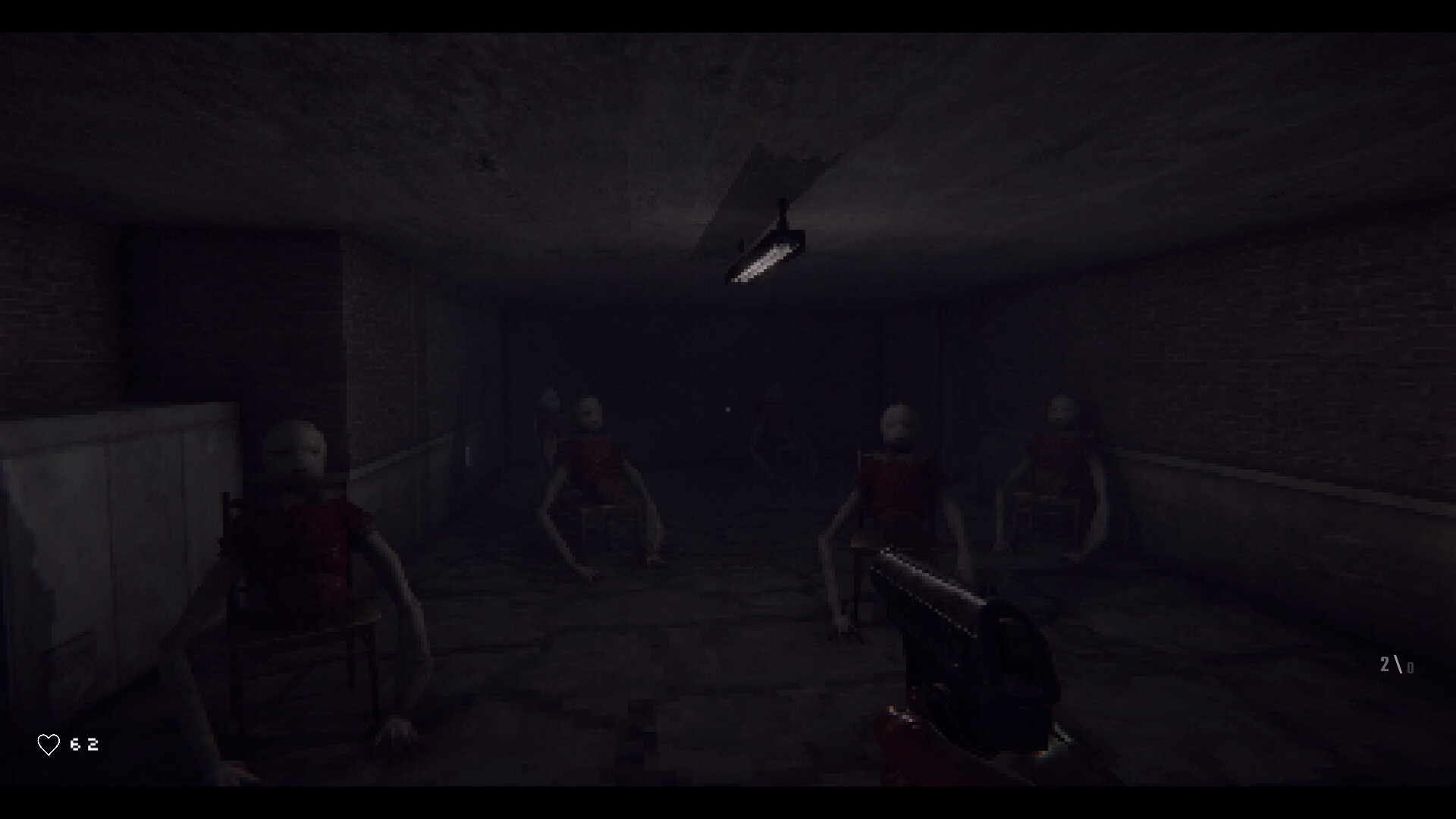Select the health value 62
This screenshot has width=1456, height=819.
coord(83,744)
